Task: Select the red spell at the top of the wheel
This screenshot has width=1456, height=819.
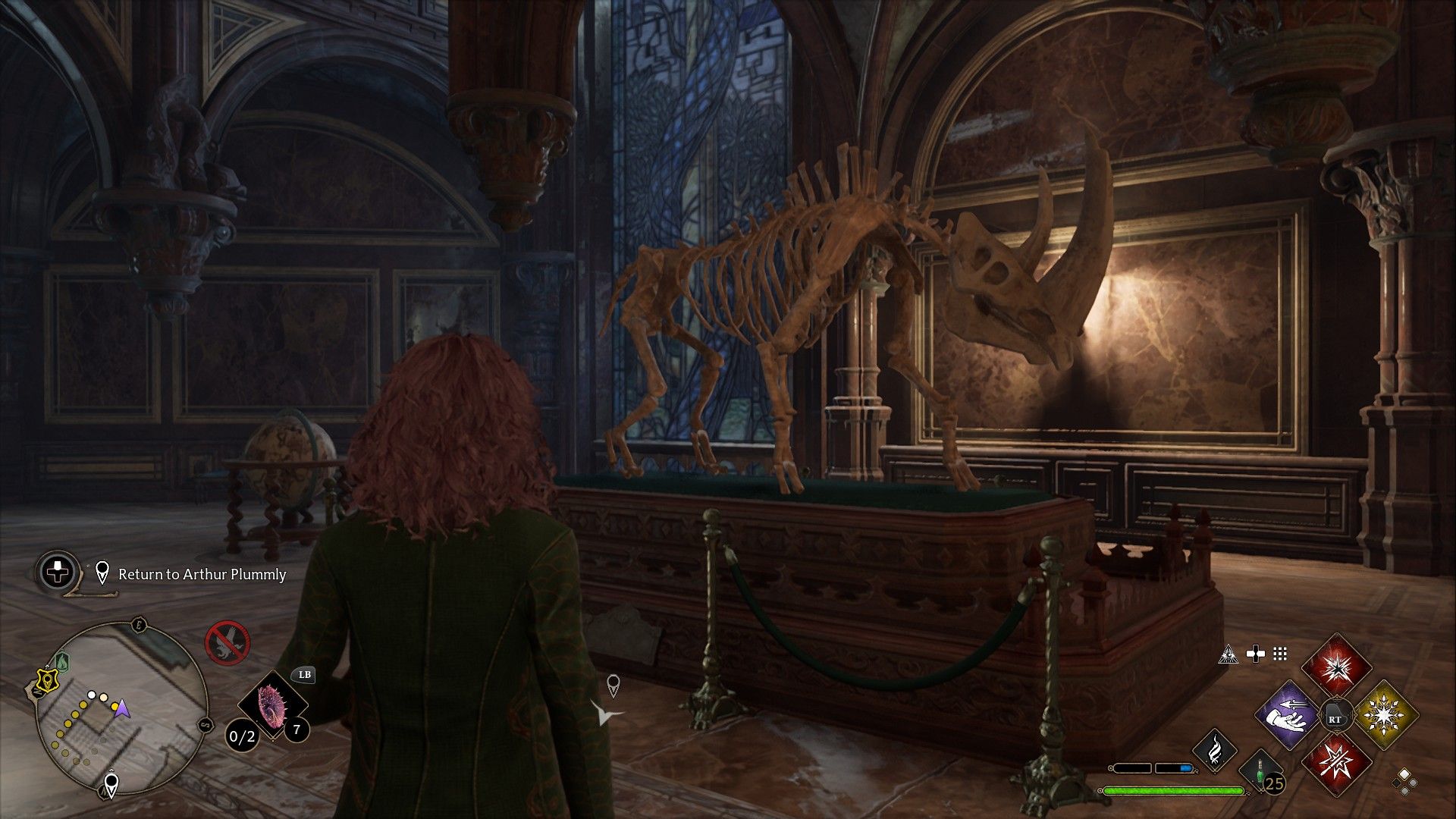Action: [1335, 669]
